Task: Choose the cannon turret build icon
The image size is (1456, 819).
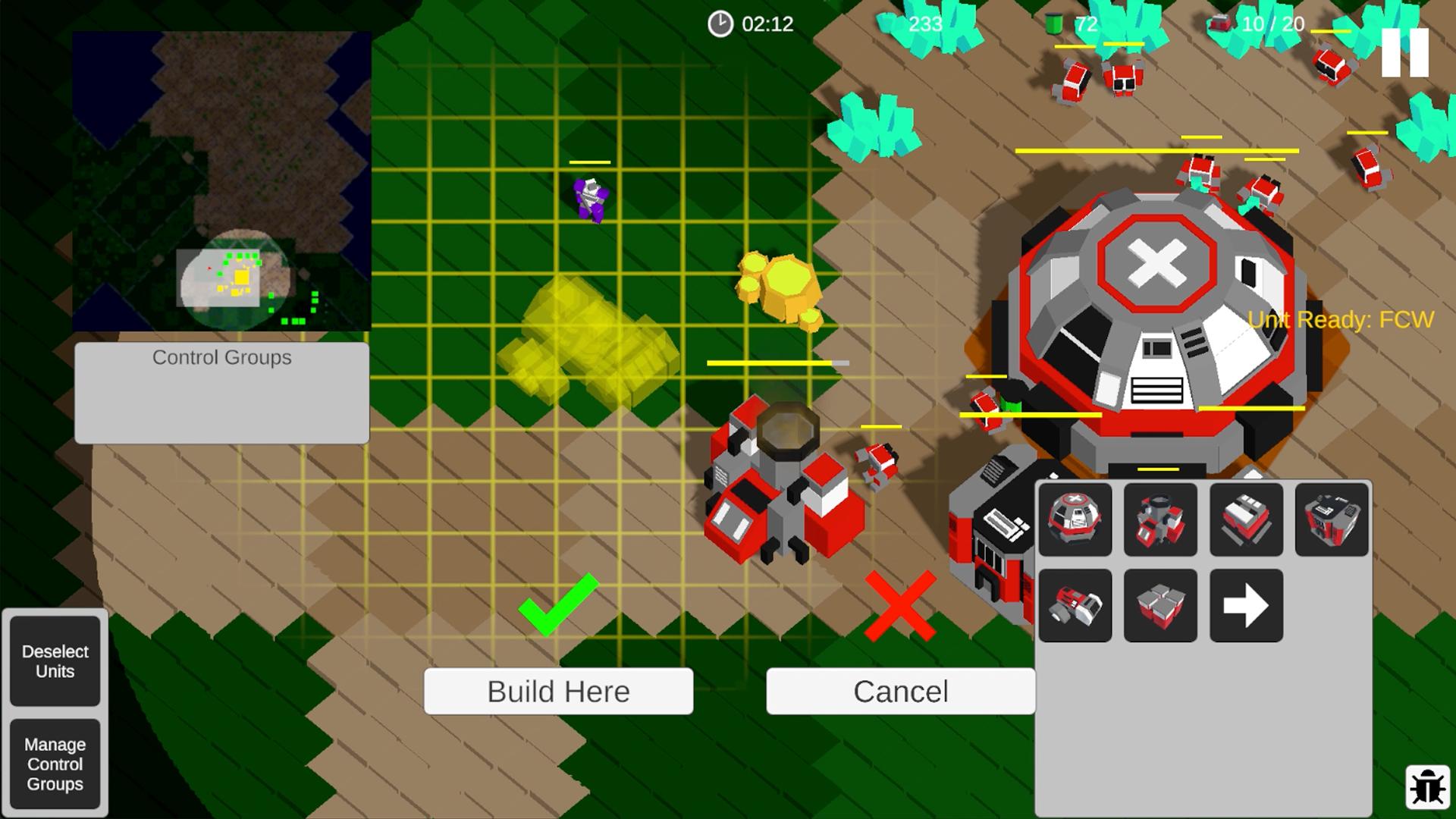Action: tap(1075, 606)
